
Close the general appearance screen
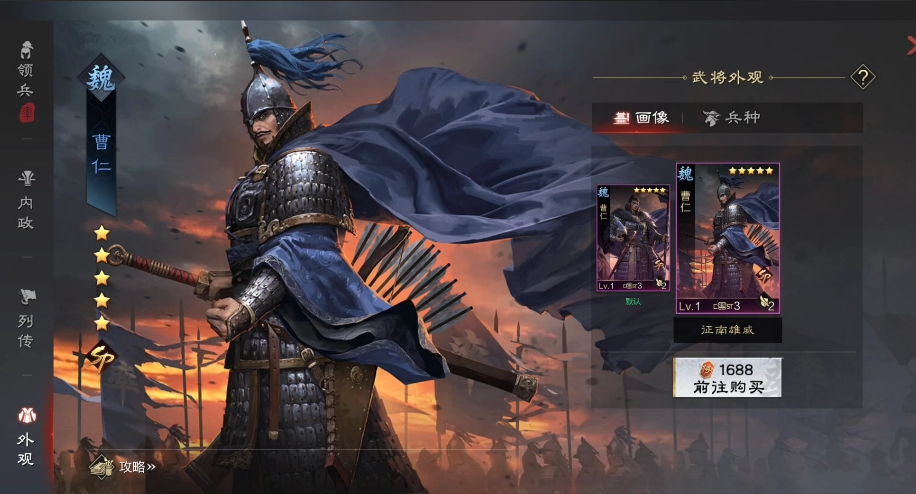910,44
